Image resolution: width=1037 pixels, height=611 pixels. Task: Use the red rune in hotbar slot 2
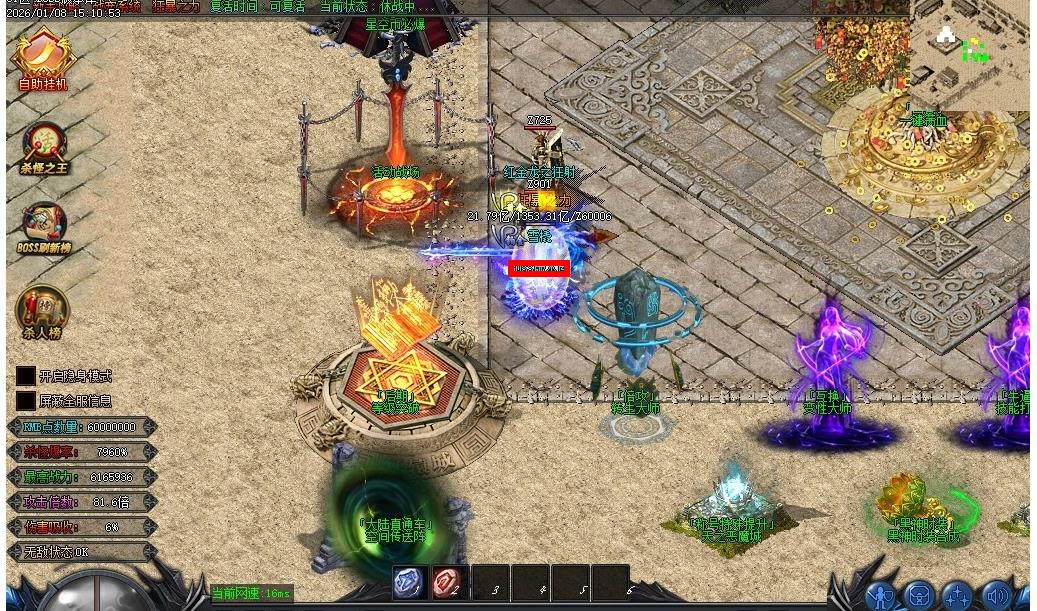pos(449,583)
